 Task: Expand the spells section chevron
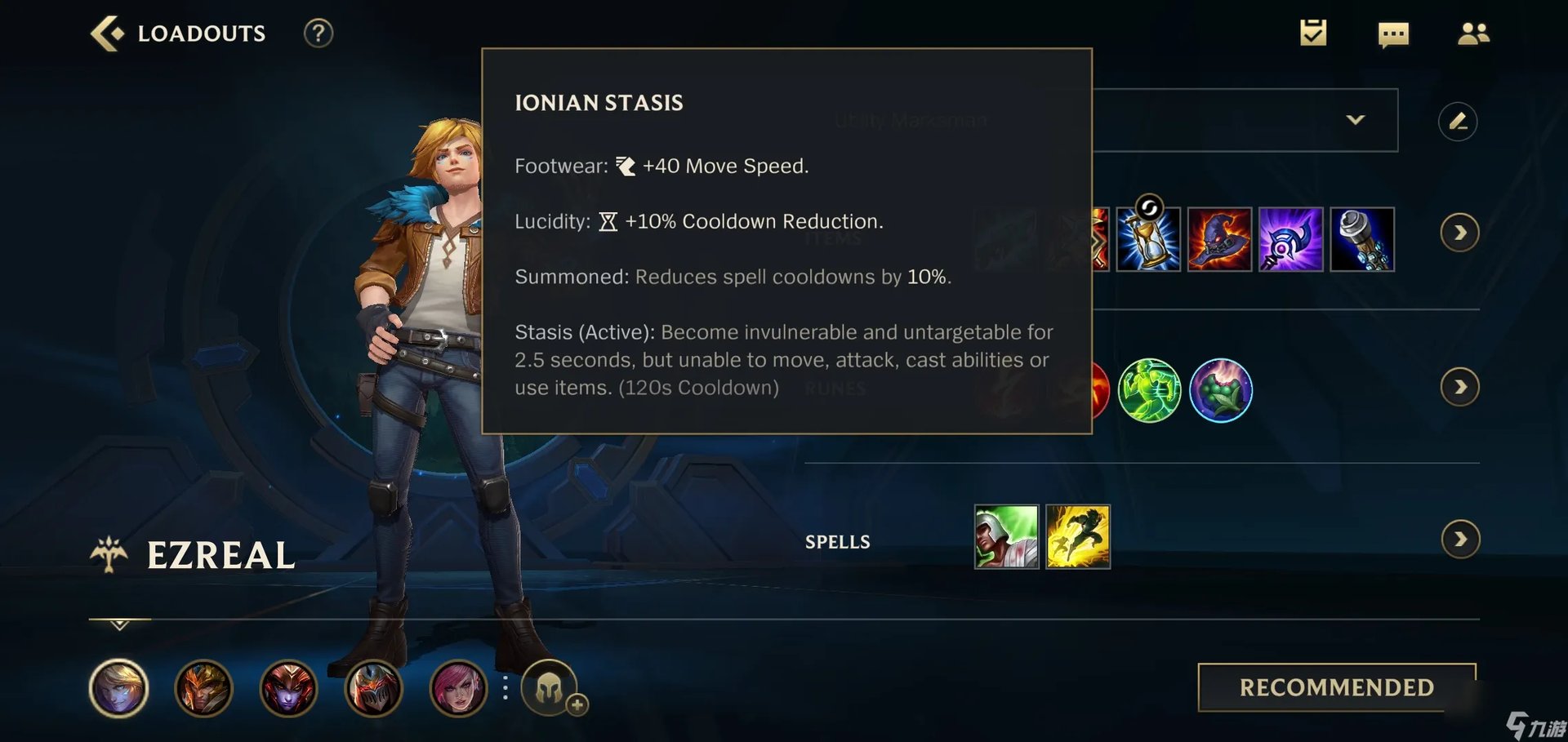(1460, 538)
